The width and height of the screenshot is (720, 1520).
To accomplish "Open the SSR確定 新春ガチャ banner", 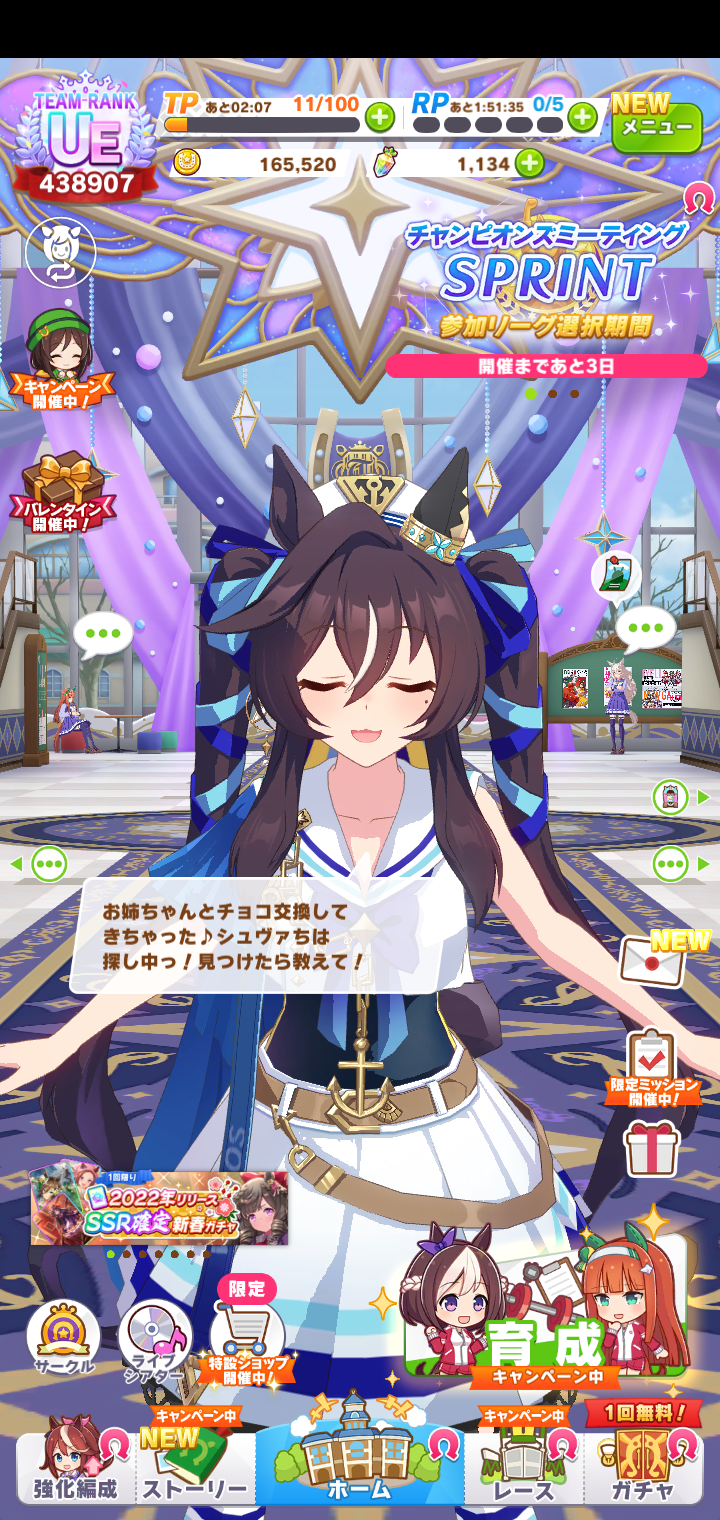I will click(x=159, y=1208).
